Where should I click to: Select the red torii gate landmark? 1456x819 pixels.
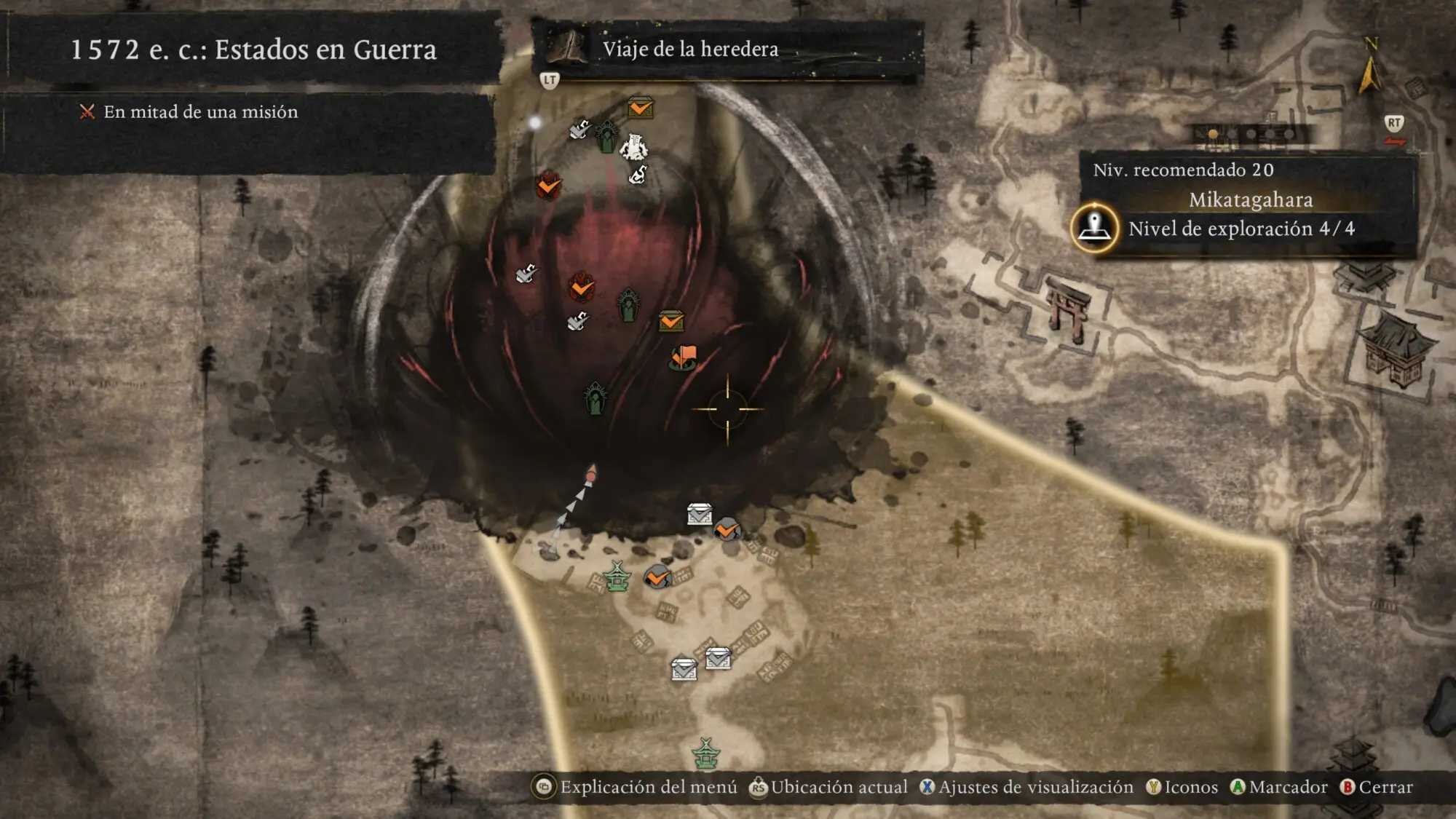coord(1067,309)
